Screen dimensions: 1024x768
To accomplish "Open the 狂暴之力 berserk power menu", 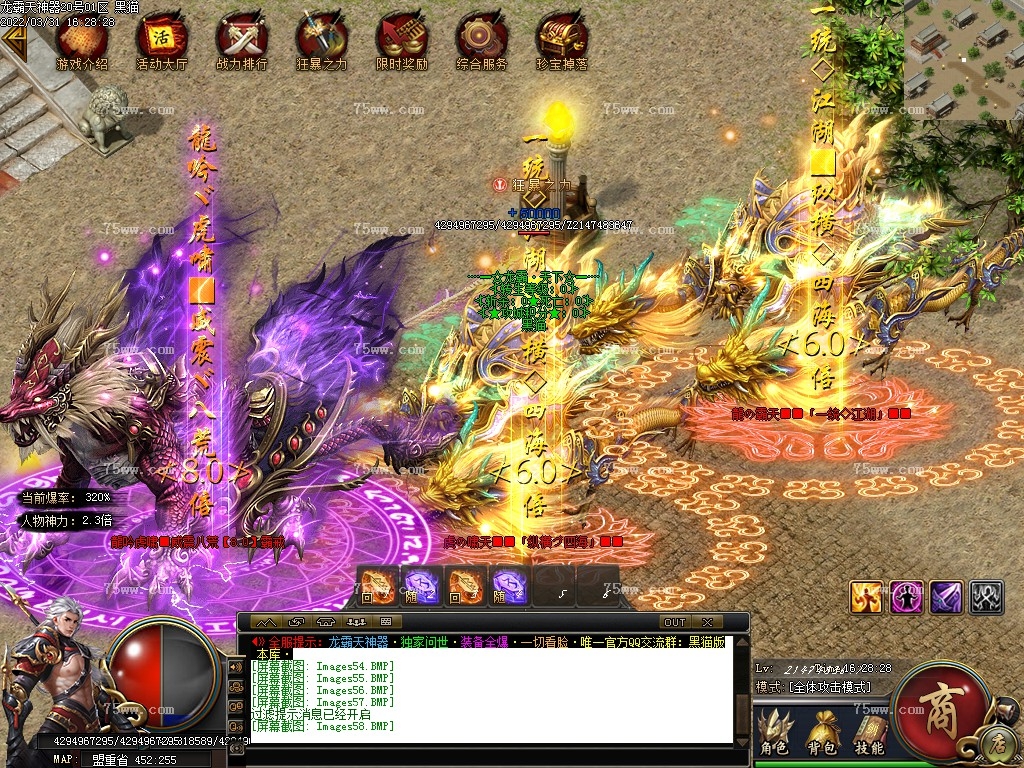I will coord(321,43).
